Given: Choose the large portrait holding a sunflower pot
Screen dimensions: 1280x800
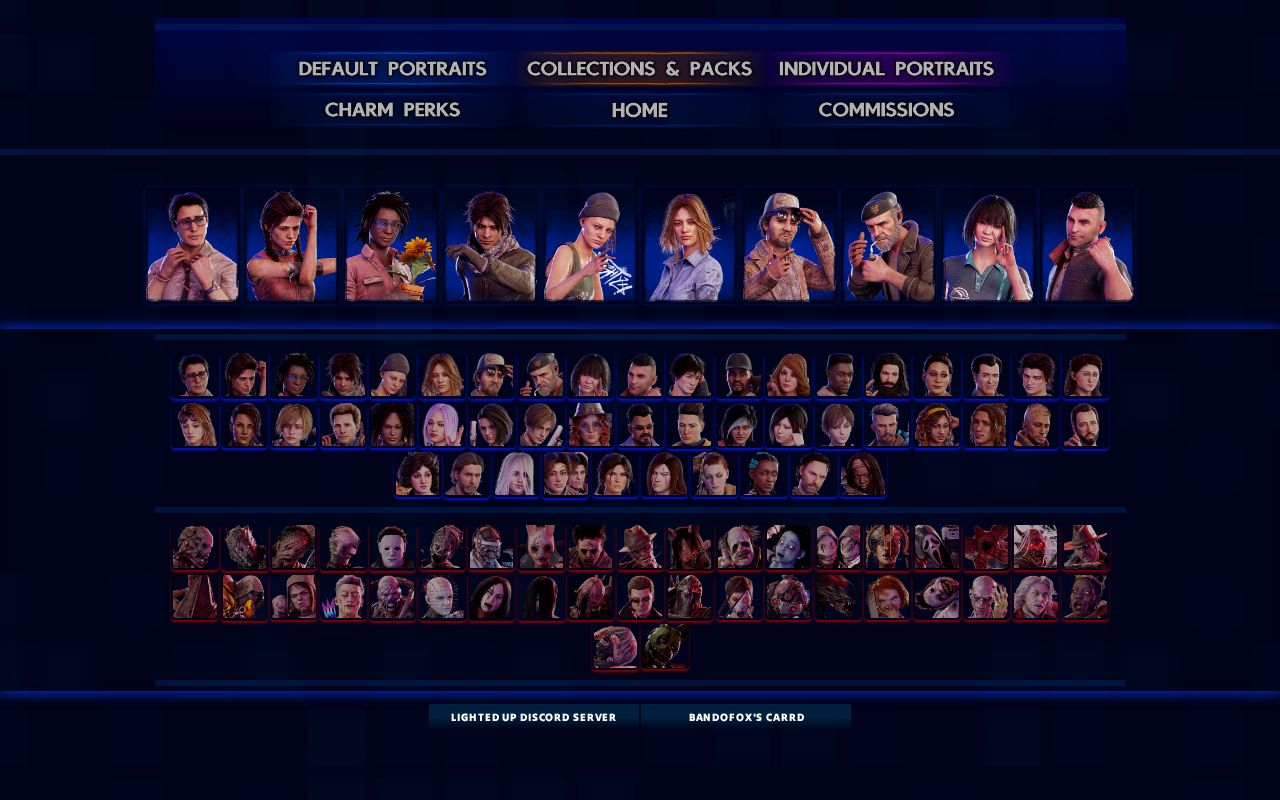Looking at the screenshot, I should click(x=391, y=245).
